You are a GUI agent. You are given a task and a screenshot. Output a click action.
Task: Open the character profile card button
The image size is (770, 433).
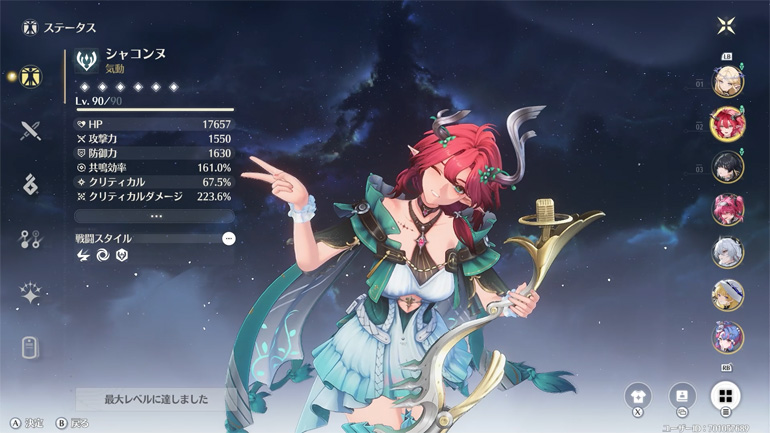[682, 396]
